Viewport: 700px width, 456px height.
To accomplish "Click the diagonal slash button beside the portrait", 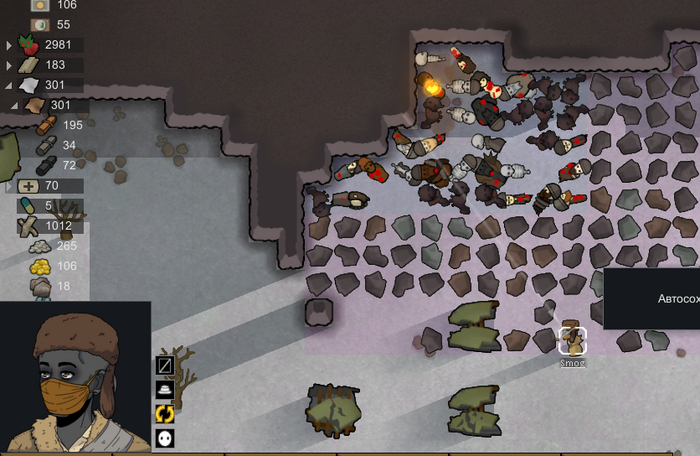I will click(164, 366).
